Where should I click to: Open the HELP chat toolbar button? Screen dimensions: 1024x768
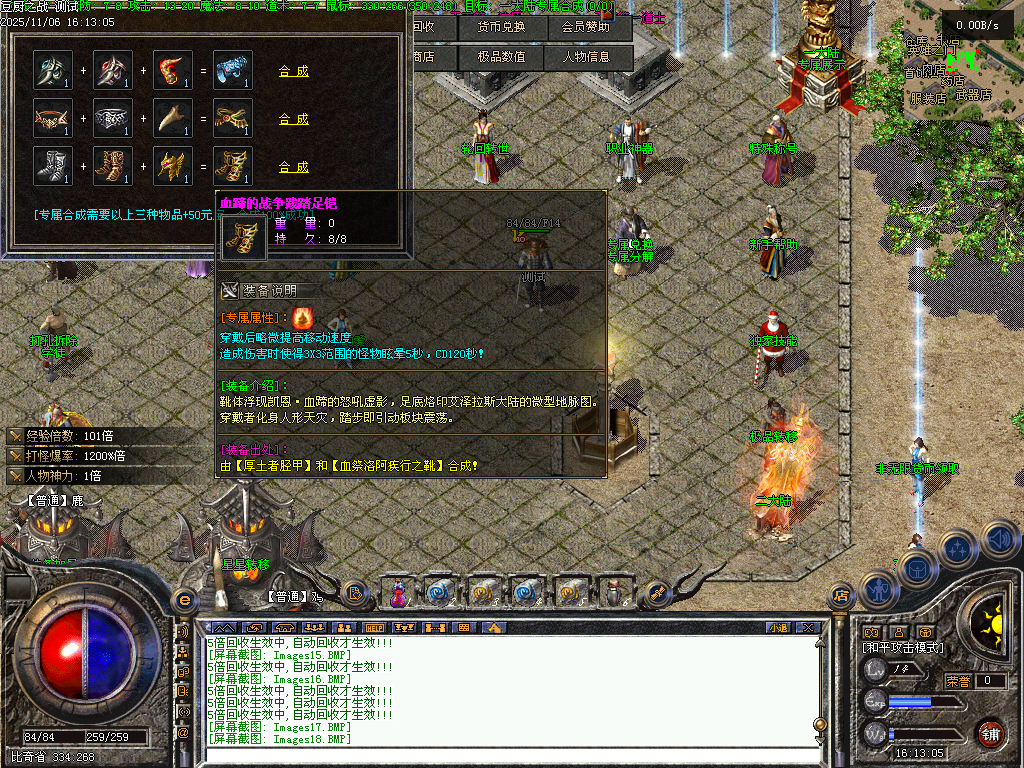click(x=372, y=628)
